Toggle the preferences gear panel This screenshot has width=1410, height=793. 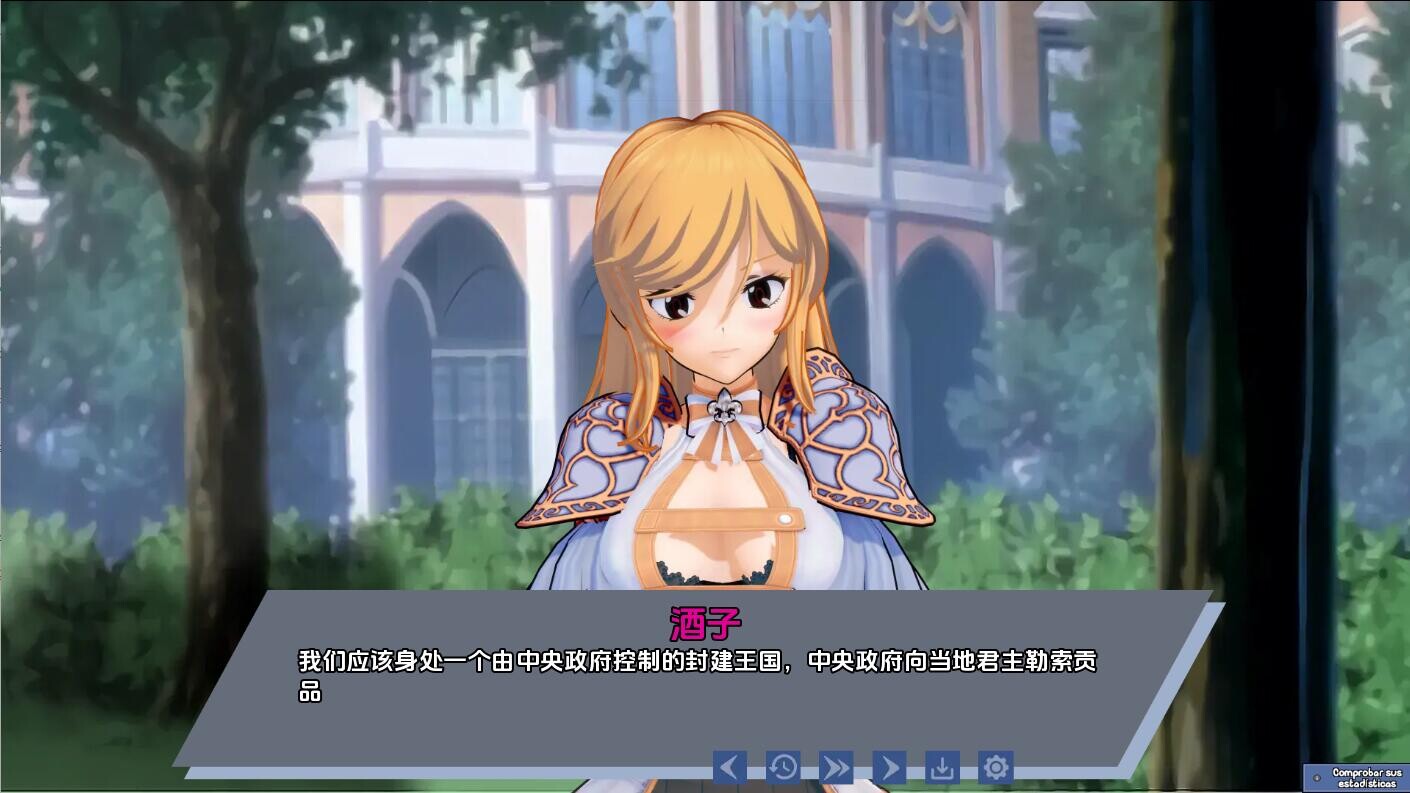click(998, 768)
